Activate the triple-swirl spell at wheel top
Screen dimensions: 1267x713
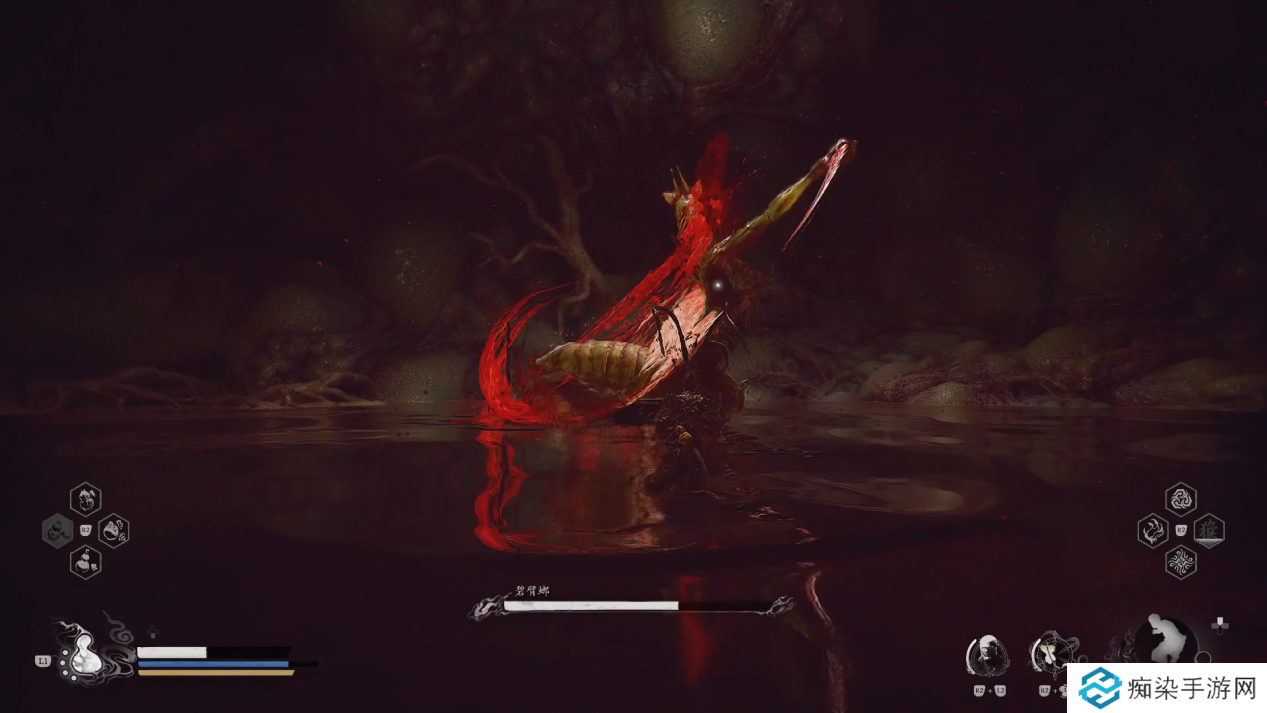point(1181,498)
